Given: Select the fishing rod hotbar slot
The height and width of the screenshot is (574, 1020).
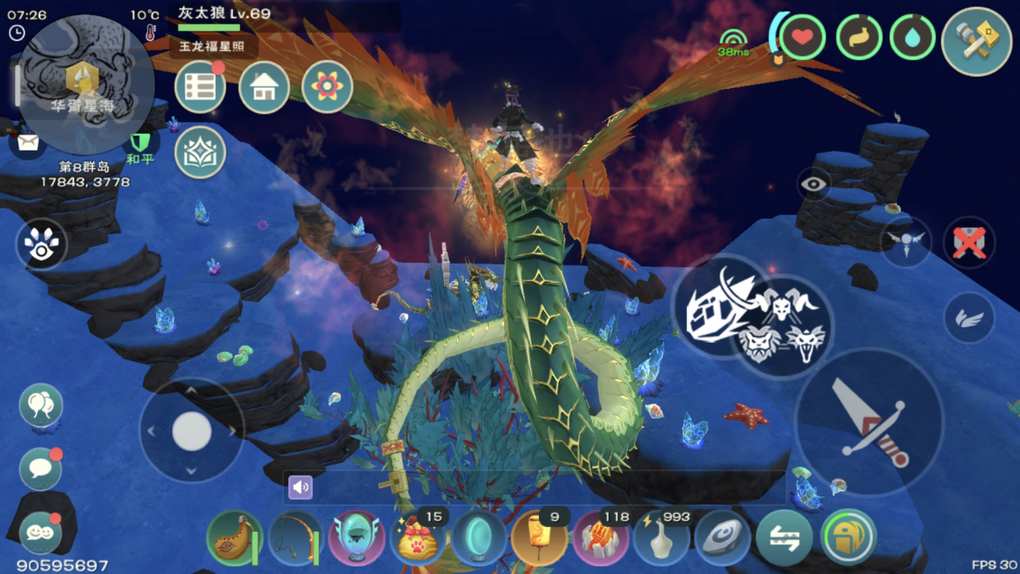Looking at the screenshot, I should click(296, 539).
